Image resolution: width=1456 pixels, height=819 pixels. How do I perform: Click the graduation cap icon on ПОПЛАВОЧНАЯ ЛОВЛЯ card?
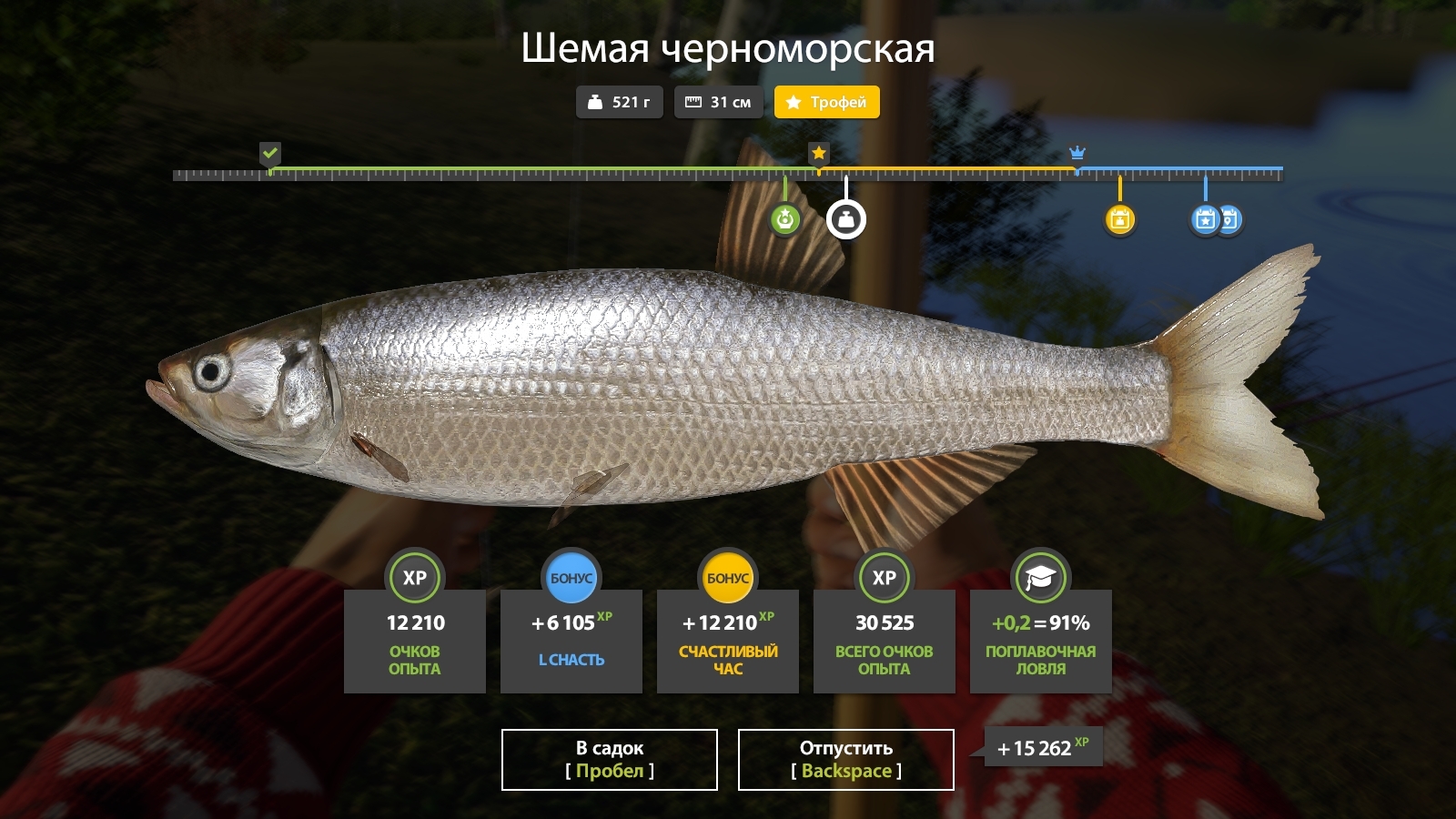[1041, 576]
